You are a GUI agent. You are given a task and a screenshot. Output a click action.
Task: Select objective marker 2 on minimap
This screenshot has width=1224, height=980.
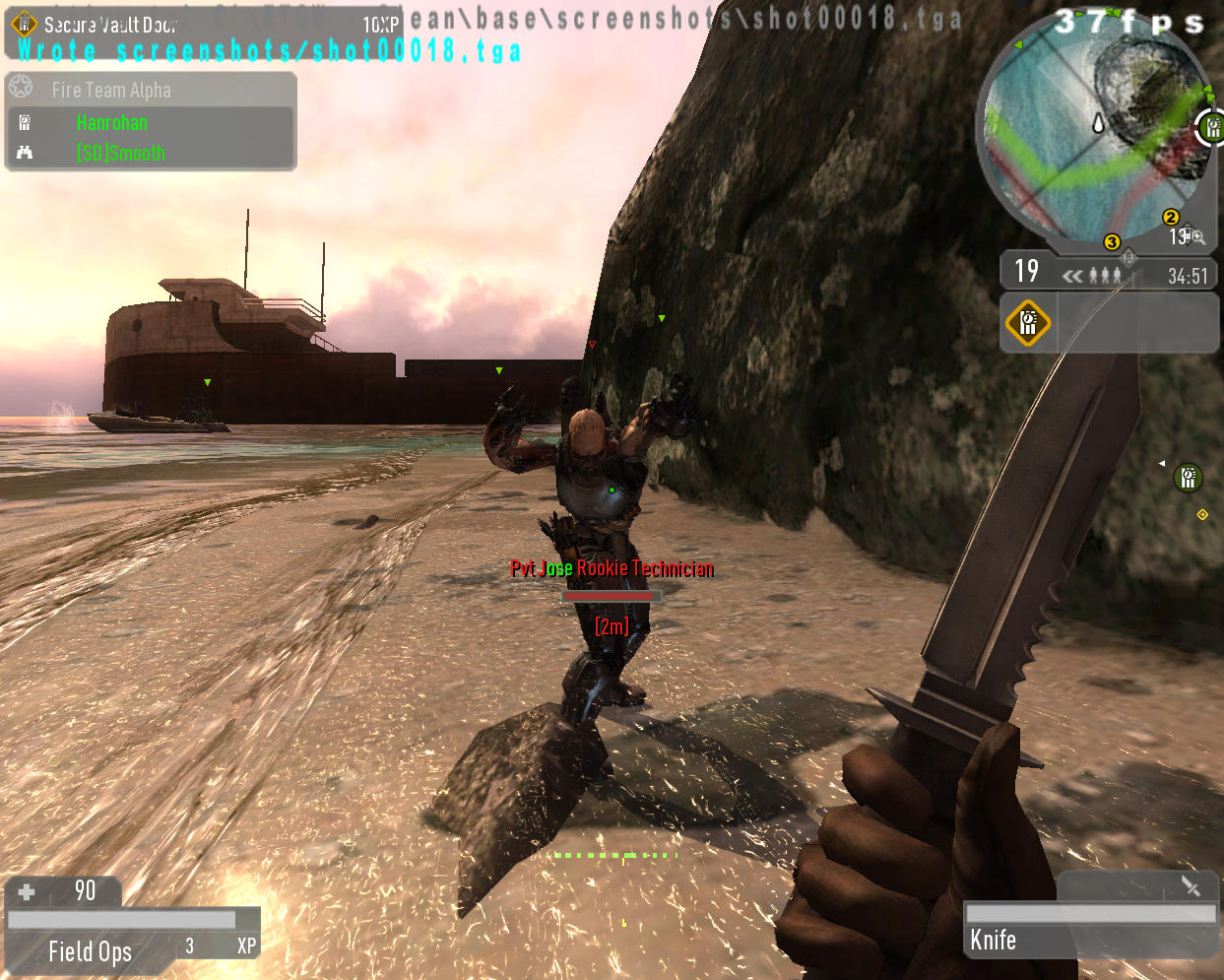click(x=1170, y=218)
